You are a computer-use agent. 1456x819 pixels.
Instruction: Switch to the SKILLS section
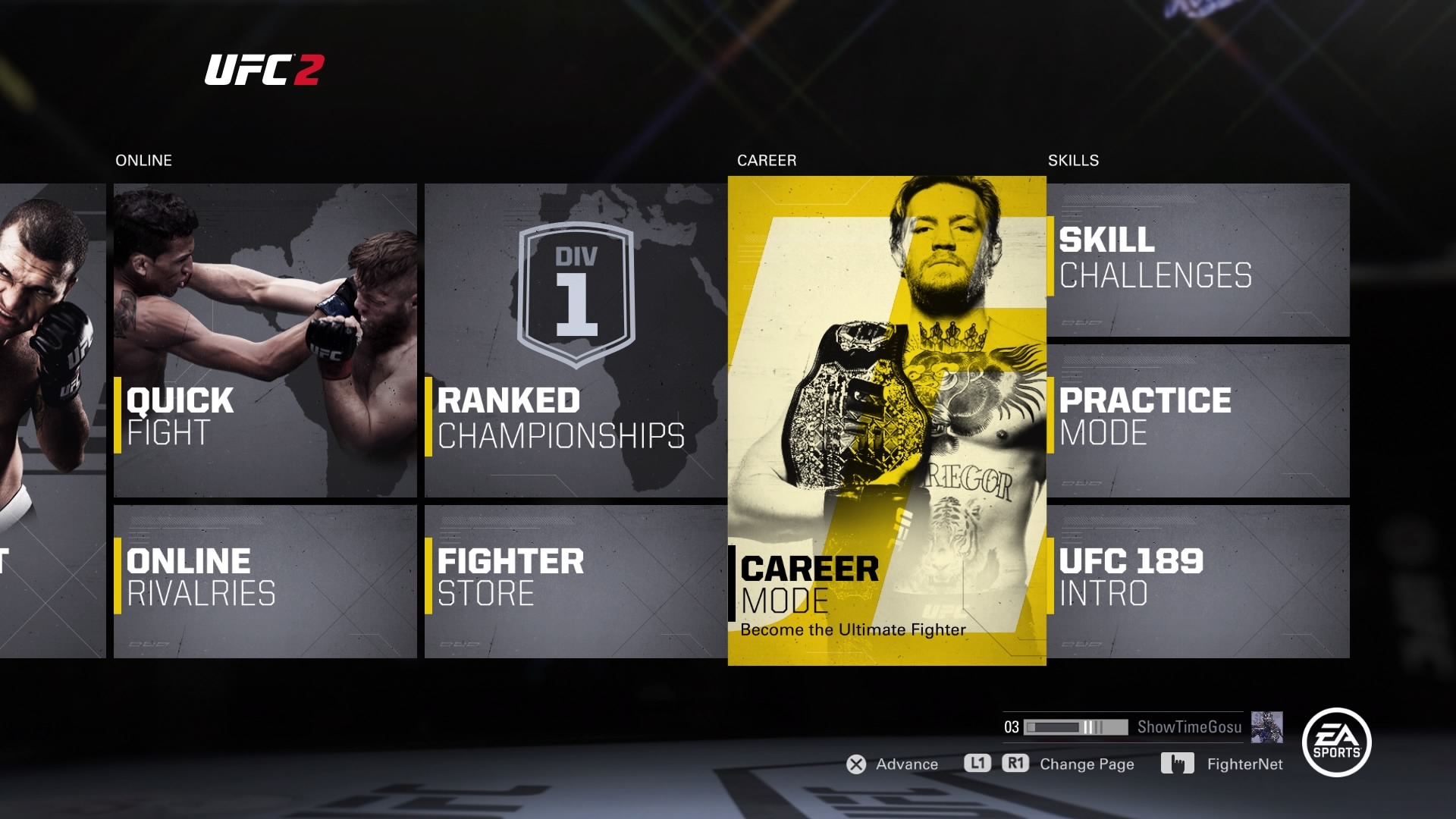(x=1072, y=160)
